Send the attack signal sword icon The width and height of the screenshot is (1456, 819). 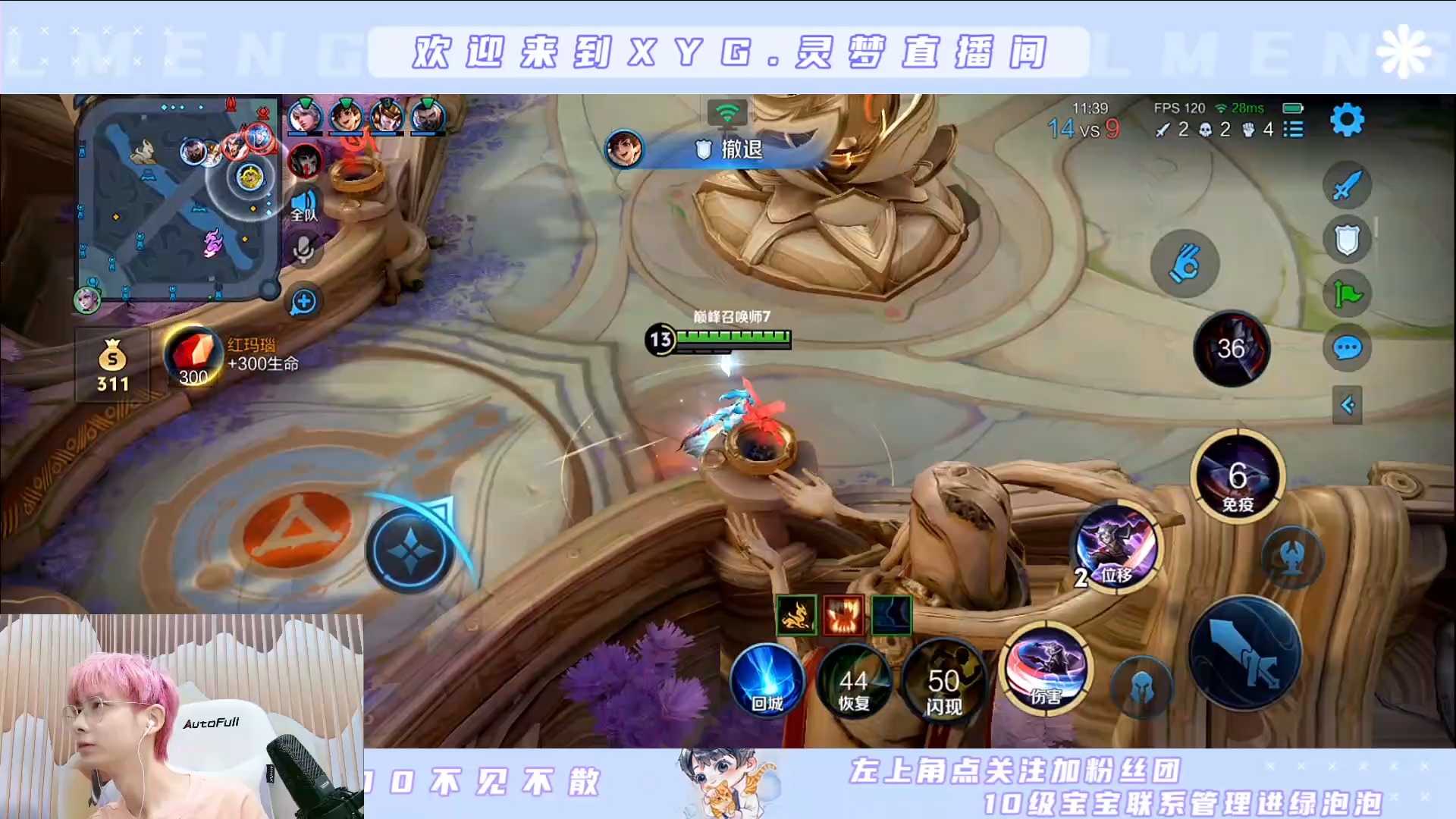point(1347,185)
